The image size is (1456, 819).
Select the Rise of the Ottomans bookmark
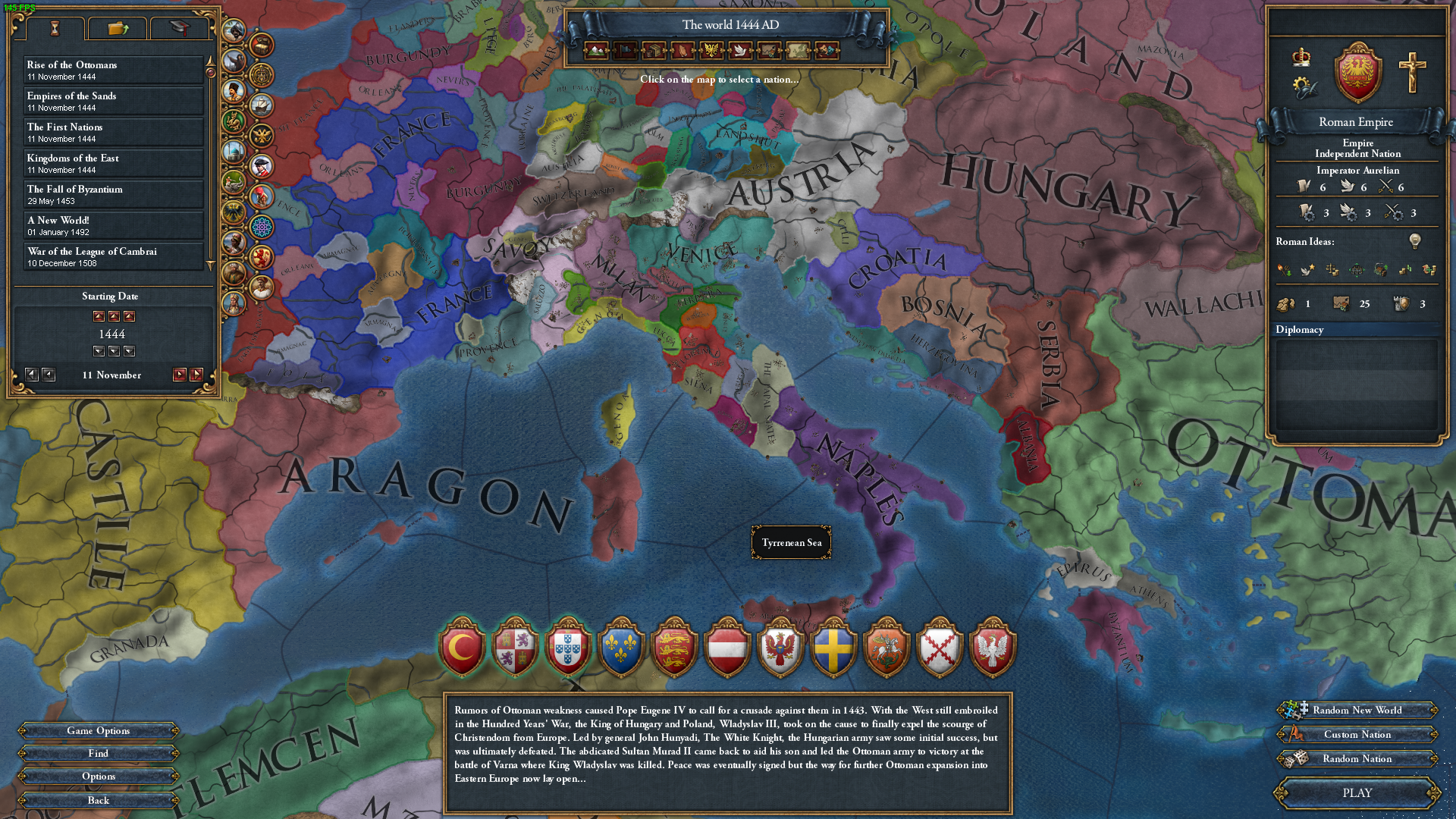pos(114,71)
